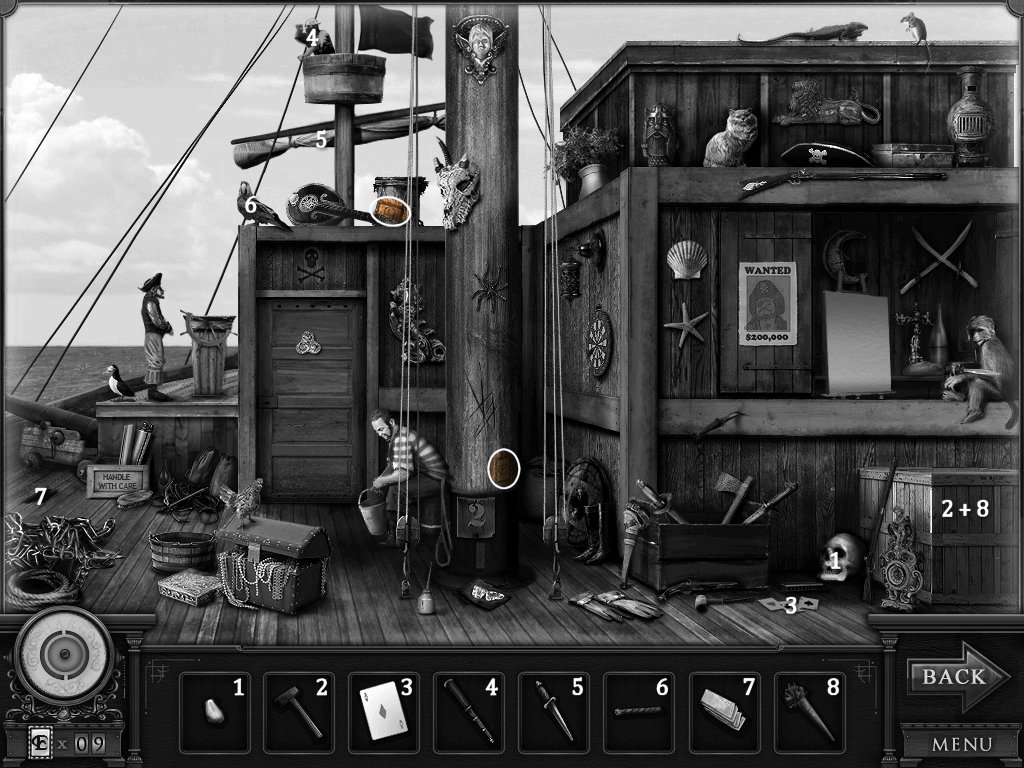Go back using the BACK arrow button
Screen dimensions: 1024x768
948,677
